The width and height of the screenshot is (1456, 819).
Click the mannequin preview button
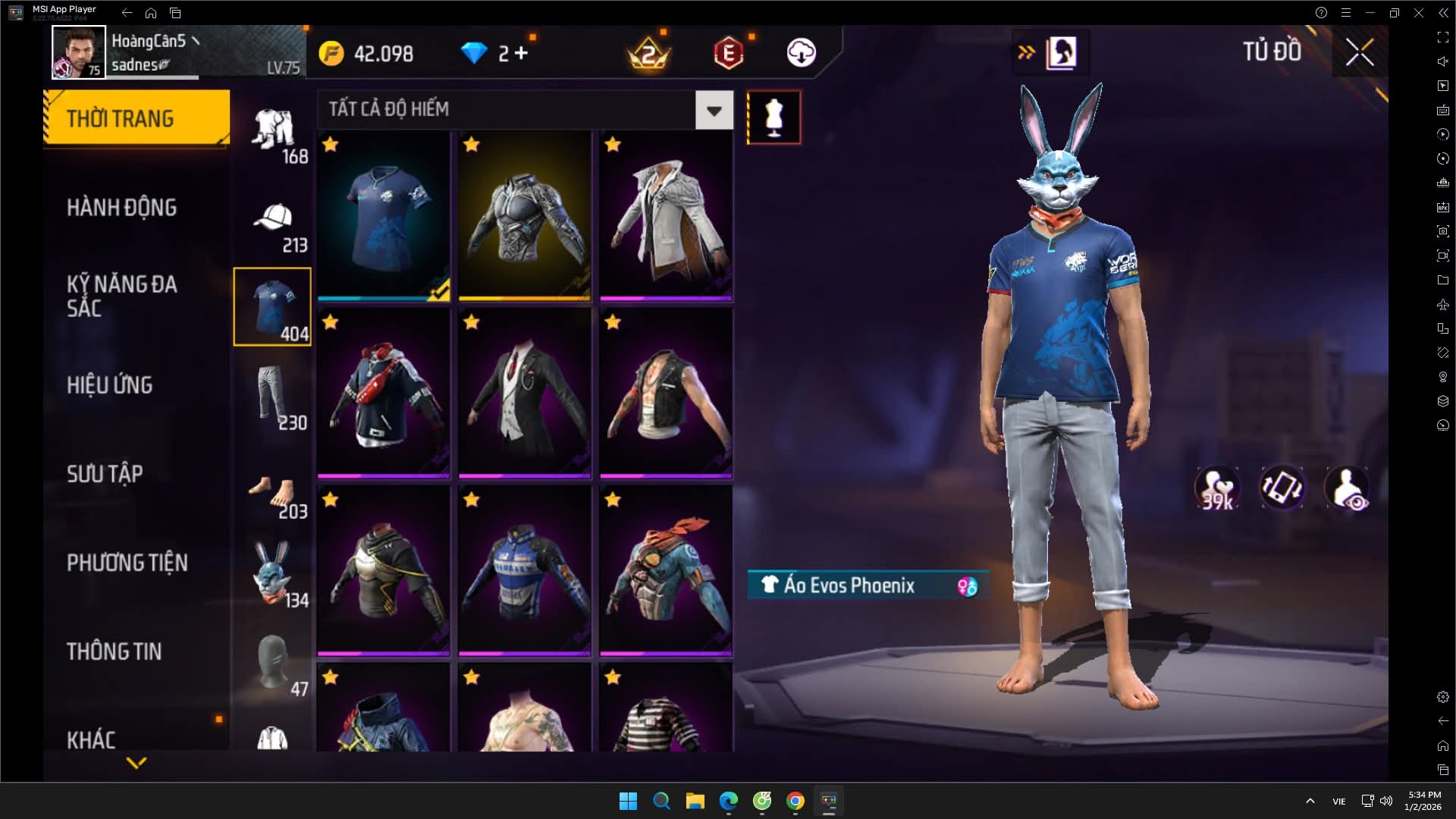773,118
